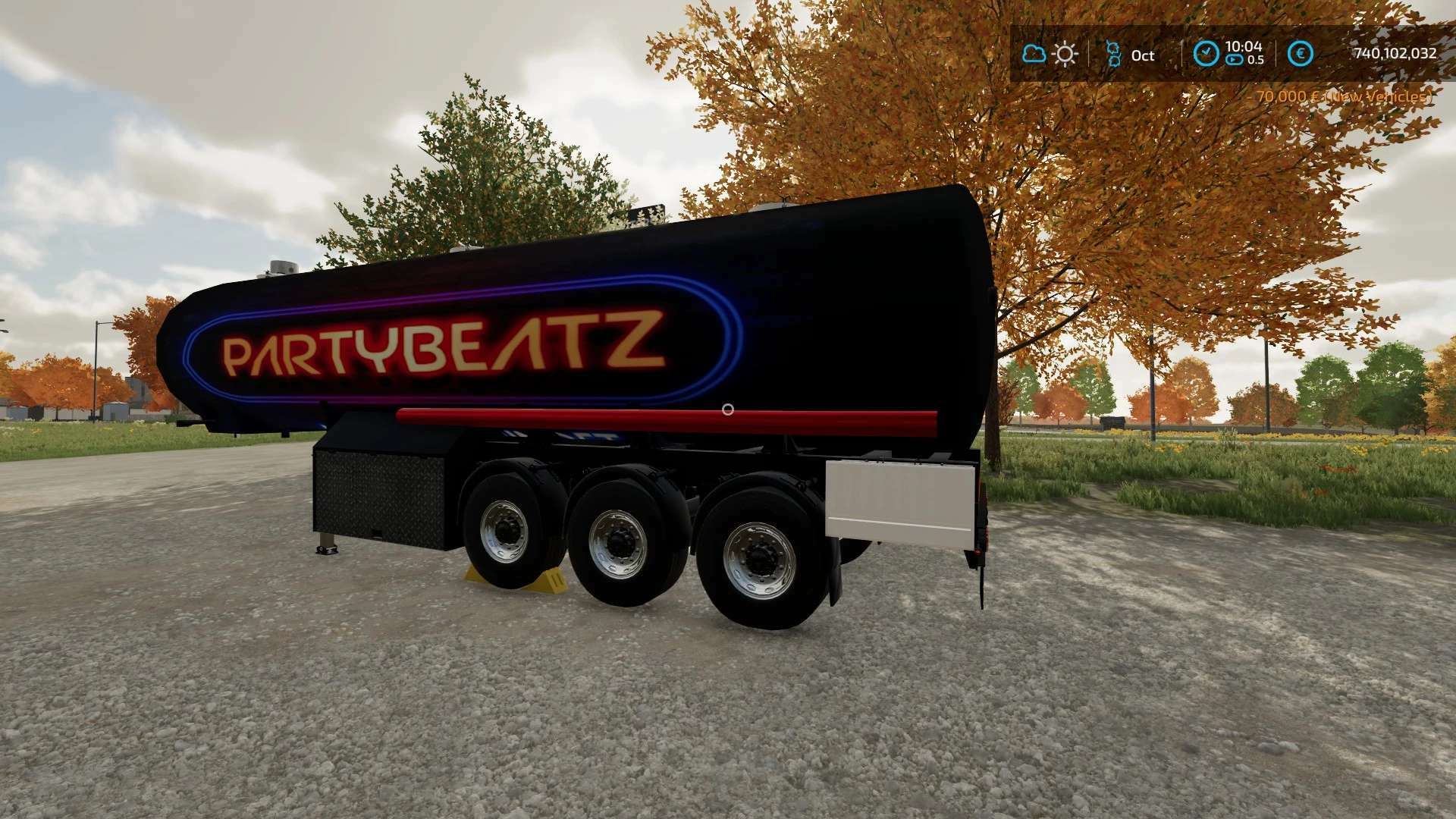
Task: Click the sun weather forecast icon
Action: [1065, 54]
